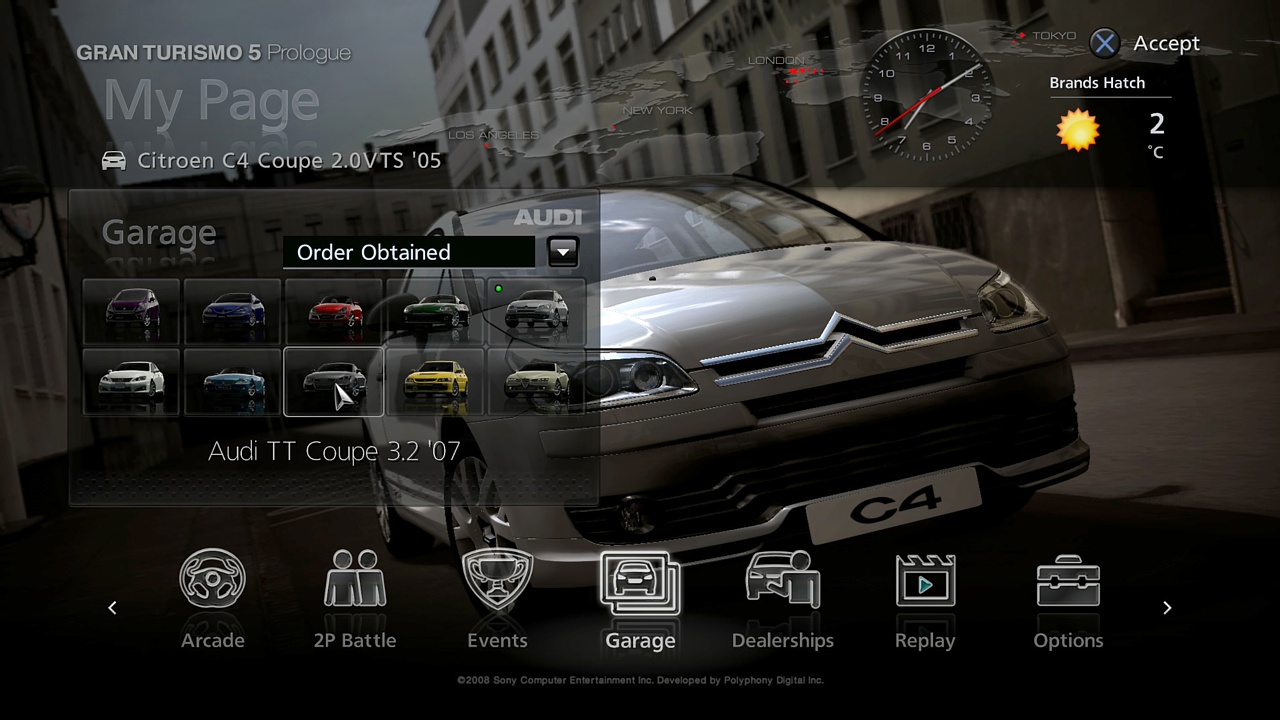1280x720 pixels.
Task: Open the Options toolbox icon
Action: [1068, 580]
